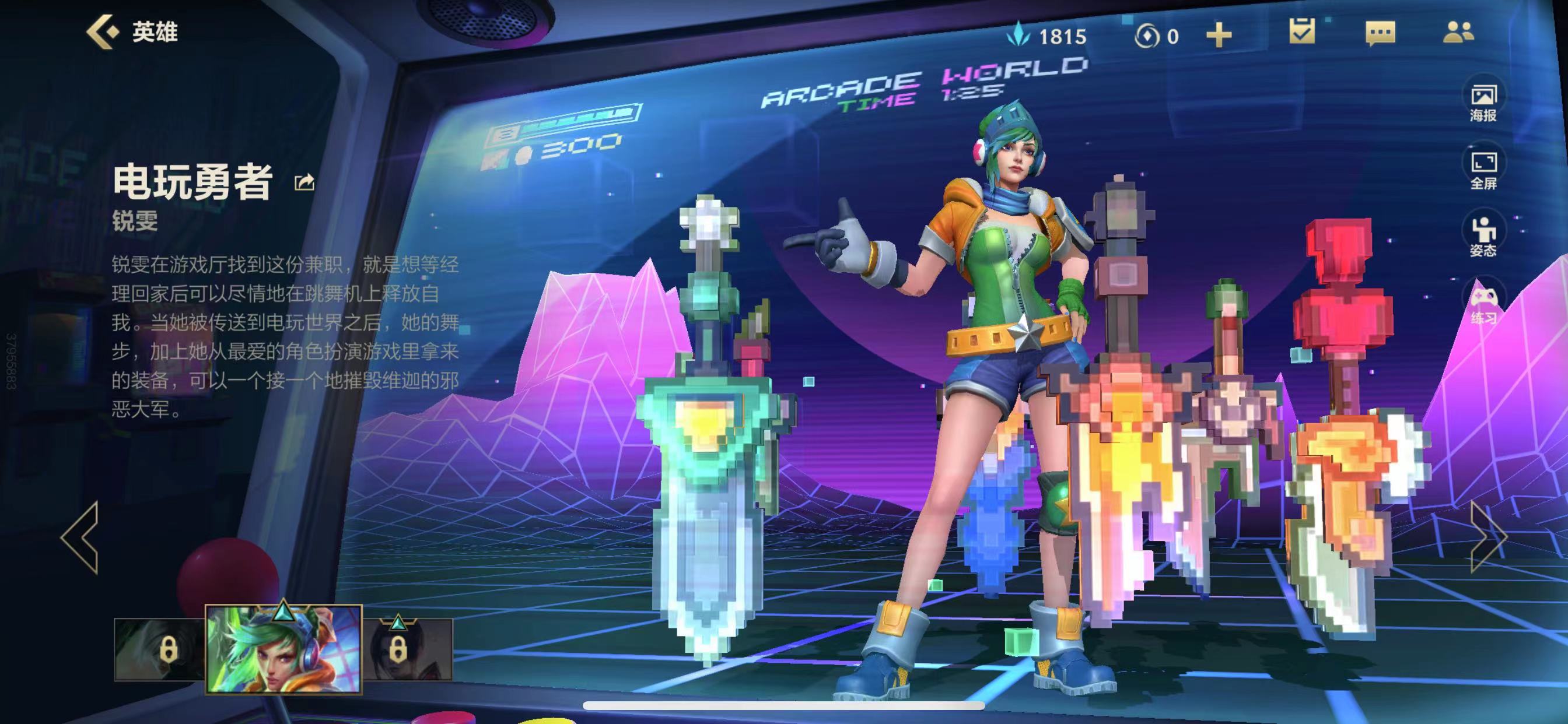Open the friends list icon
This screenshot has width=1568, height=724.
[1458, 33]
